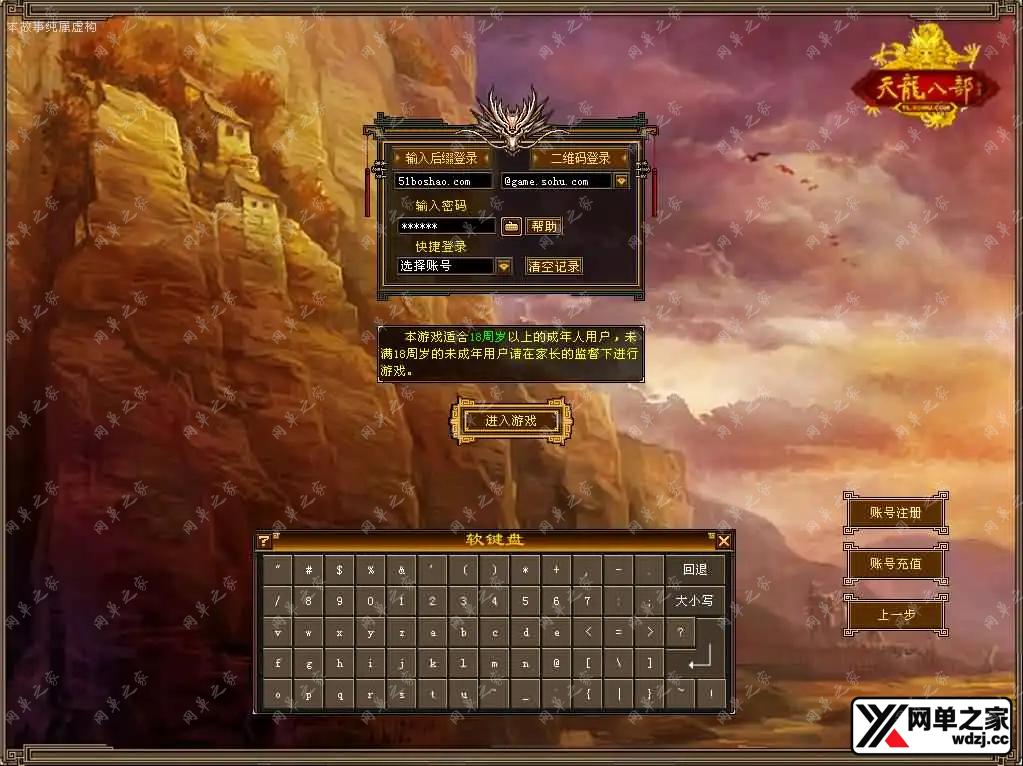
Task: Open the 帮助 help button
Action: (x=544, y=226)
